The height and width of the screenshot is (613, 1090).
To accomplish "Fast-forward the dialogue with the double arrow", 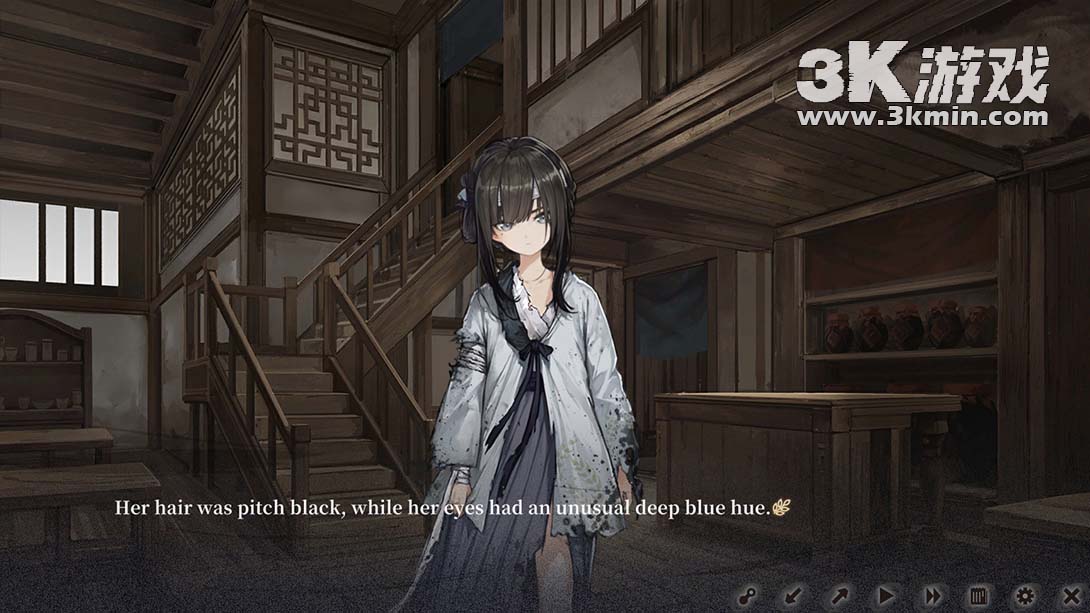I will (932, 596).
